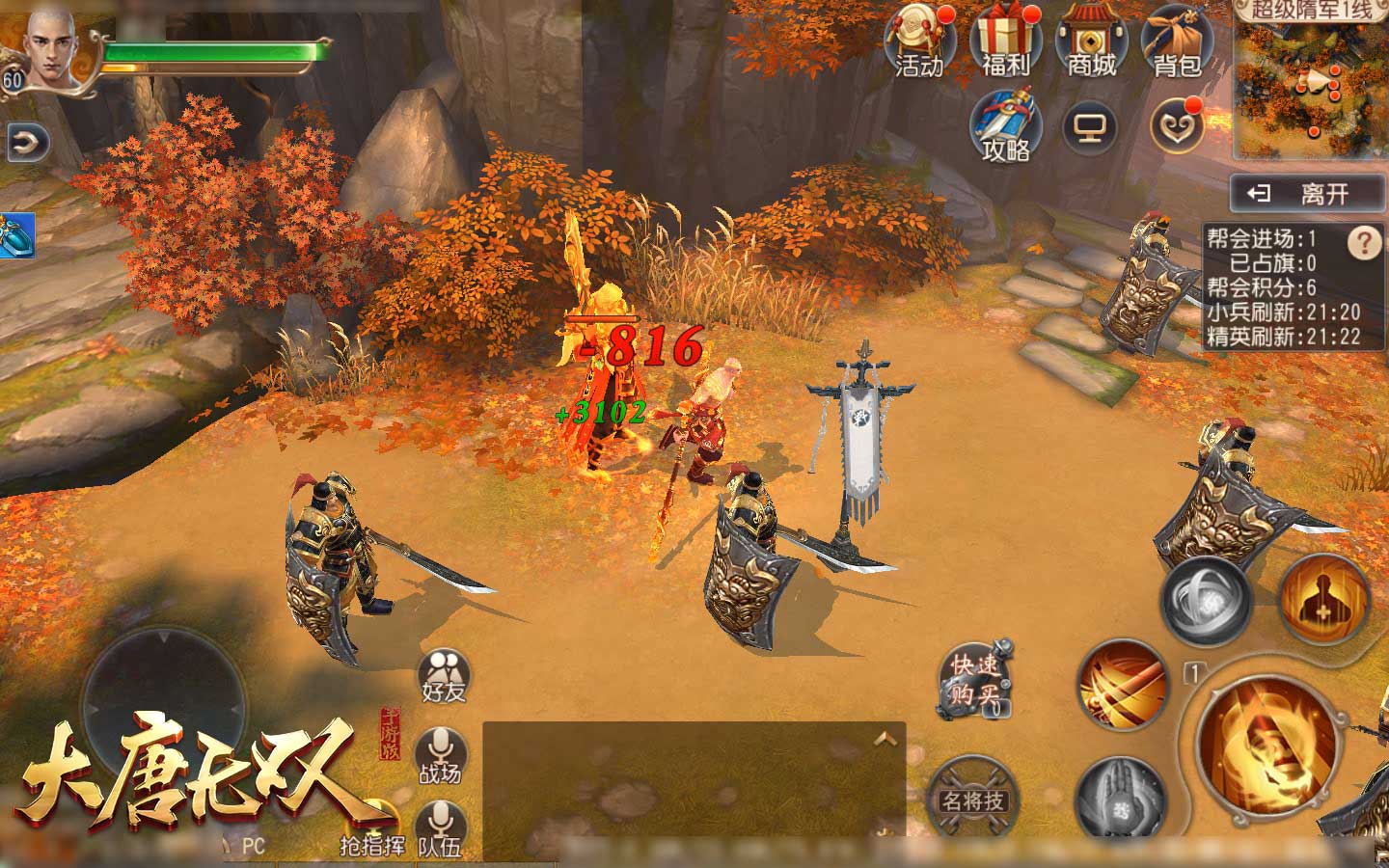Activate the 战场 voice chat microphone

[x=441, y=756]
